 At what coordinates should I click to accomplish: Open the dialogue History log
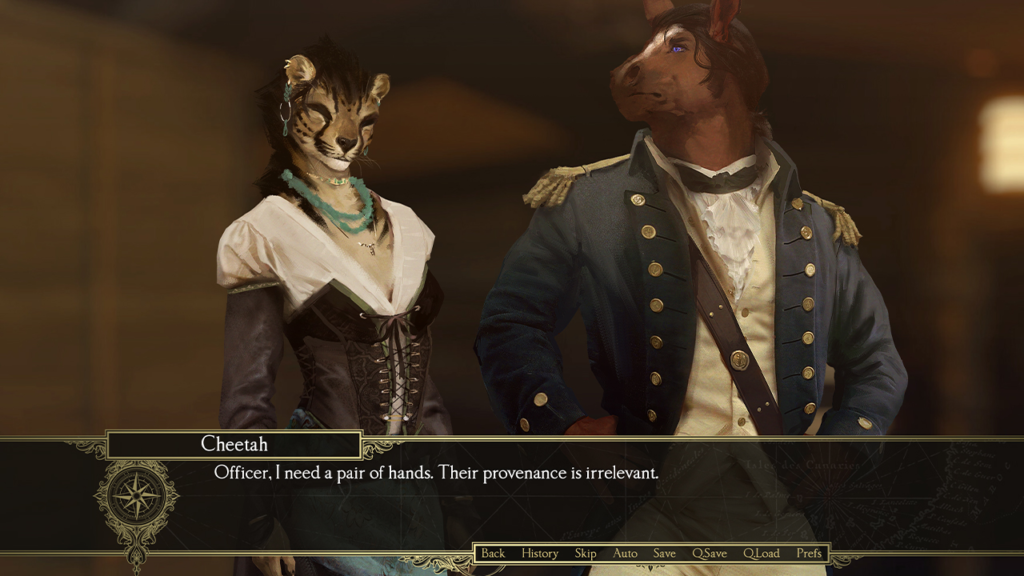click(x=540, y=553)
